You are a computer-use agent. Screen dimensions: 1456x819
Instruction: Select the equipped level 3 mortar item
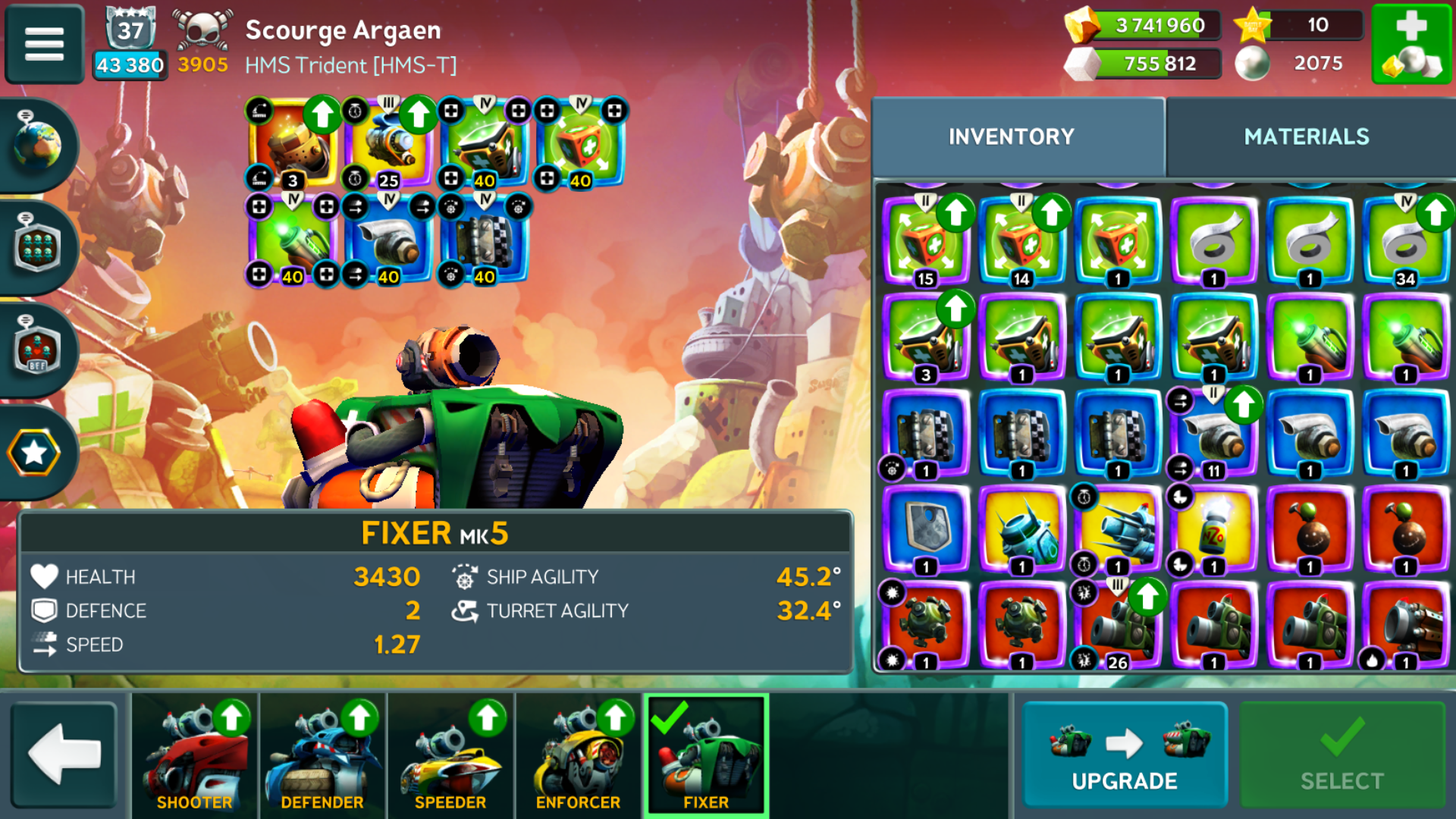pos(293,144)
